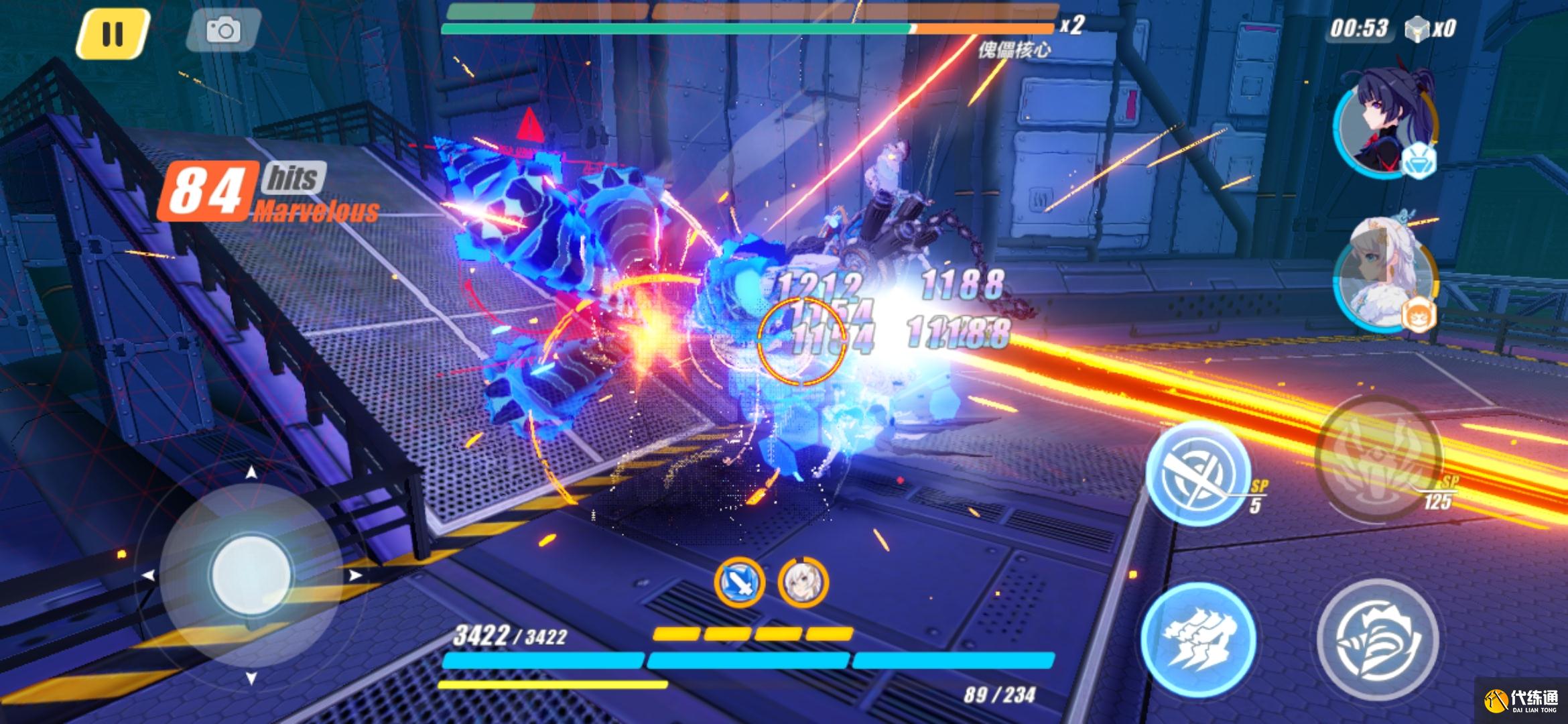
Task: Activate the weapon skill costing 5 SP
Action: pos(1197,472)
